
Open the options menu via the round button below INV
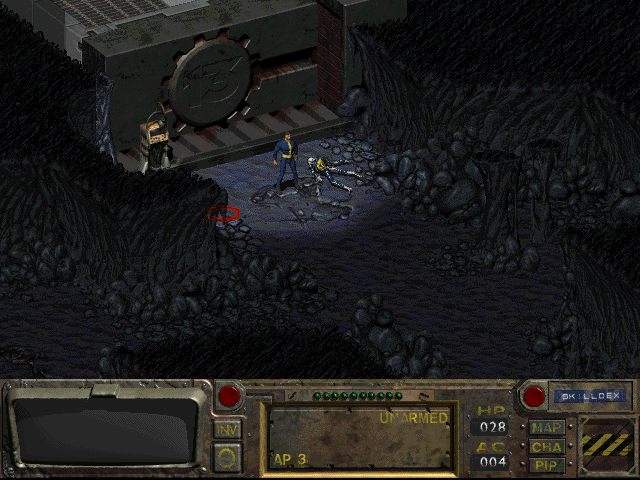pos(227,457)
